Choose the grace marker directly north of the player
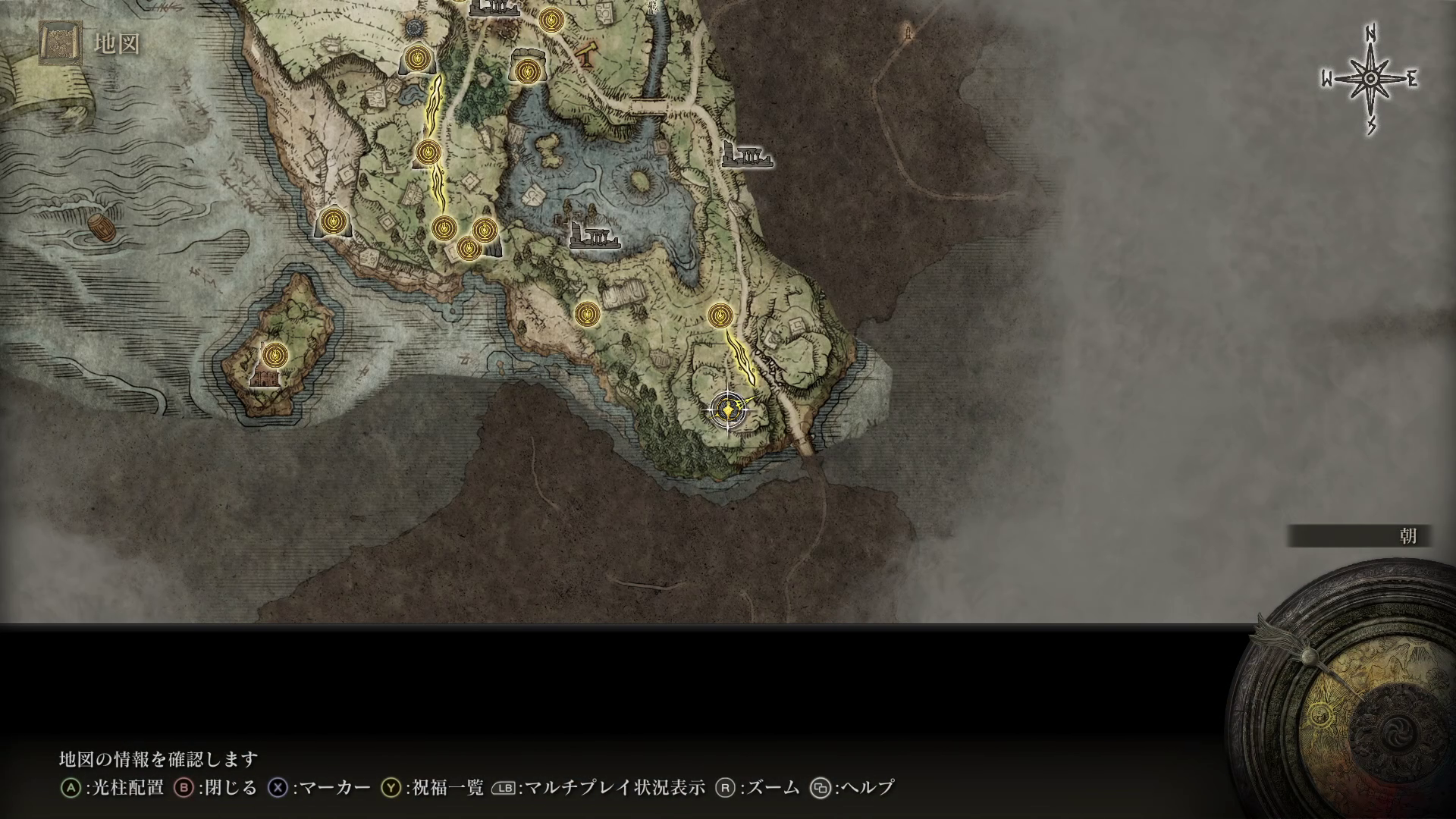 (x=720, y=315)
